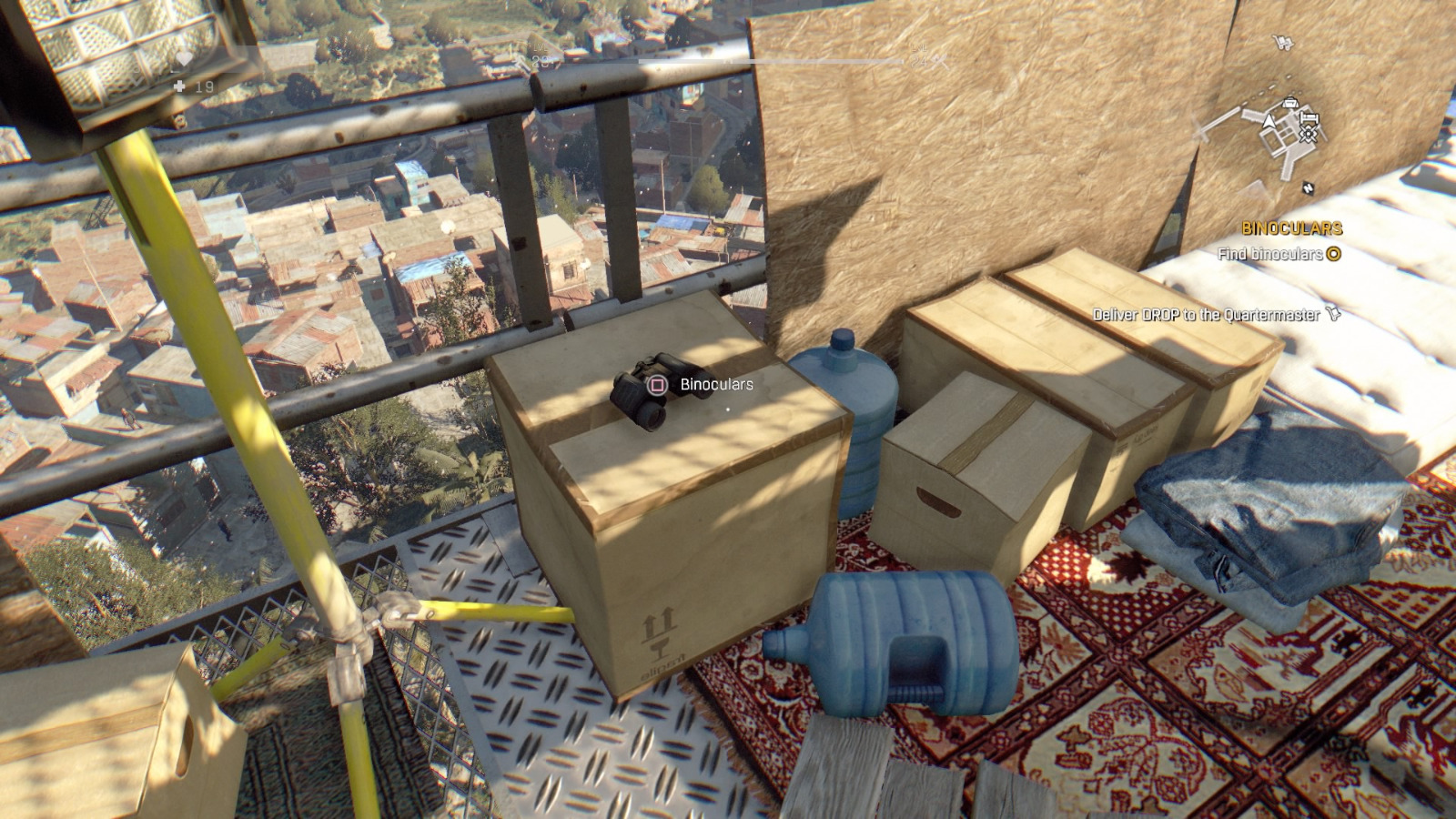Click the bed-shaped marker on the minimap

tap(1309, 118)
